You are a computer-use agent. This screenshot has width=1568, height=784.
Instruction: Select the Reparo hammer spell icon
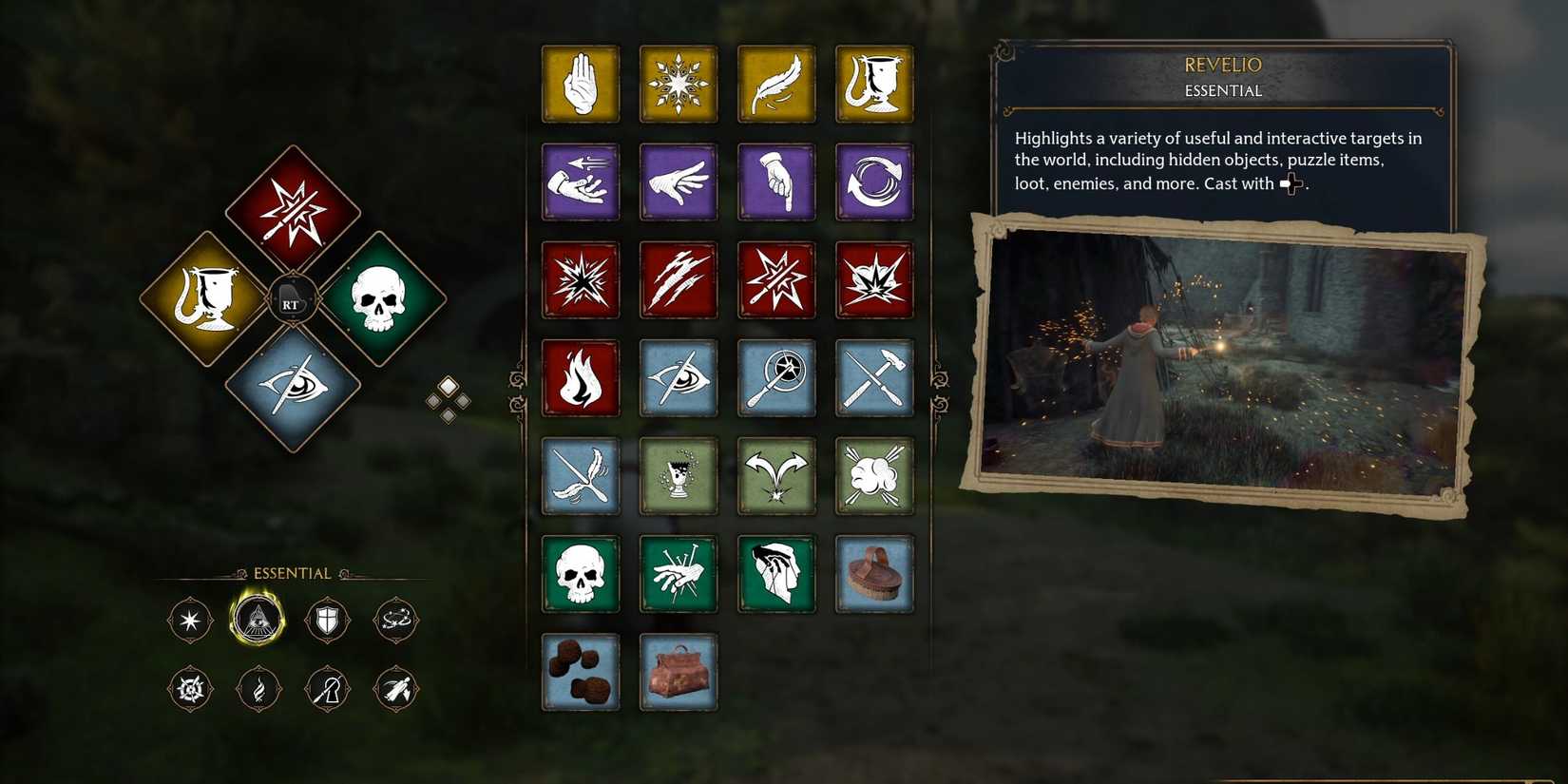pos(874,377)
